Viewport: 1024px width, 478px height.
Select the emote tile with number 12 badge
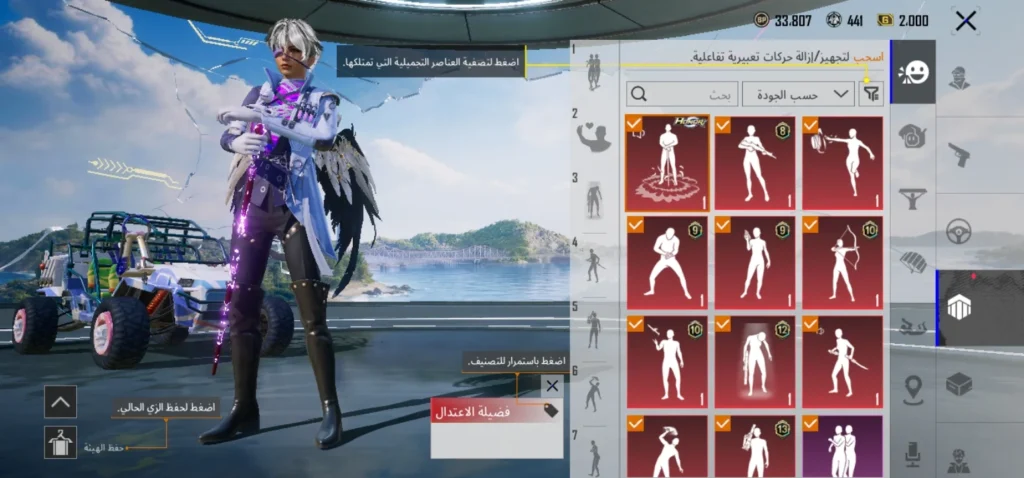(x=755, y=362)
